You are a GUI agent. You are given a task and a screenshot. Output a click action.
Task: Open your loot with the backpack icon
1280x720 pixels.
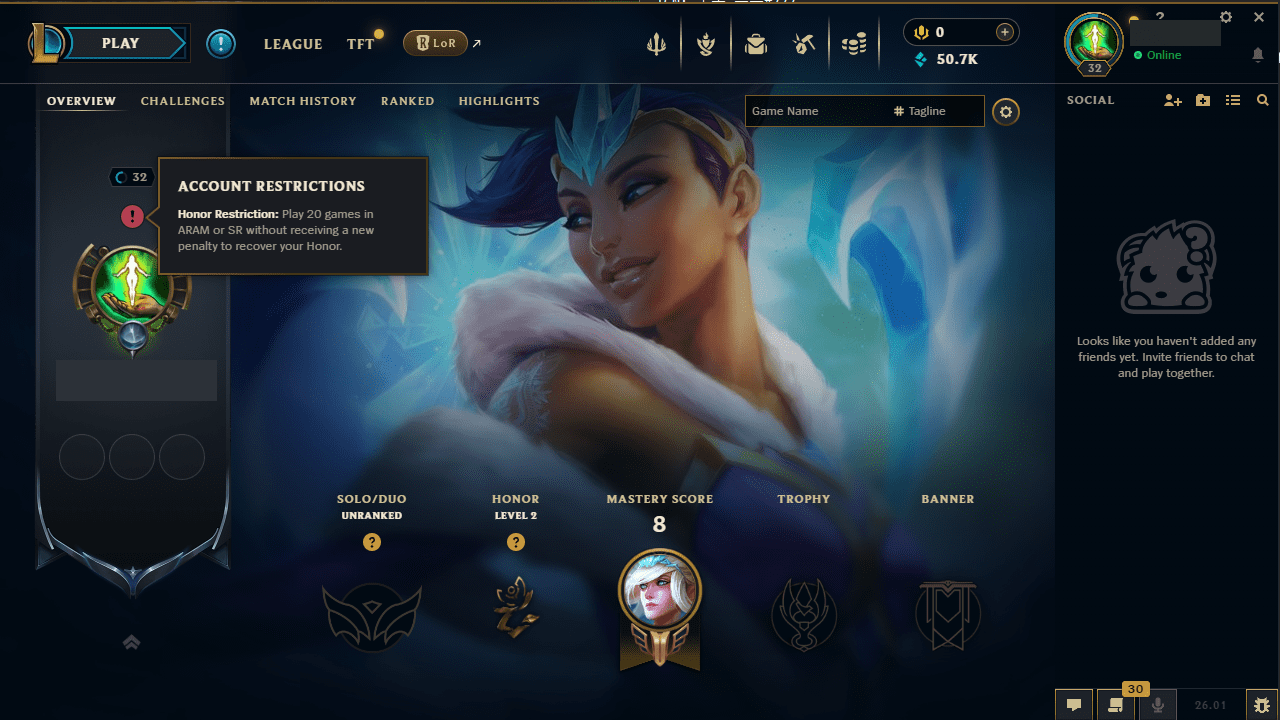coord(756,44)
